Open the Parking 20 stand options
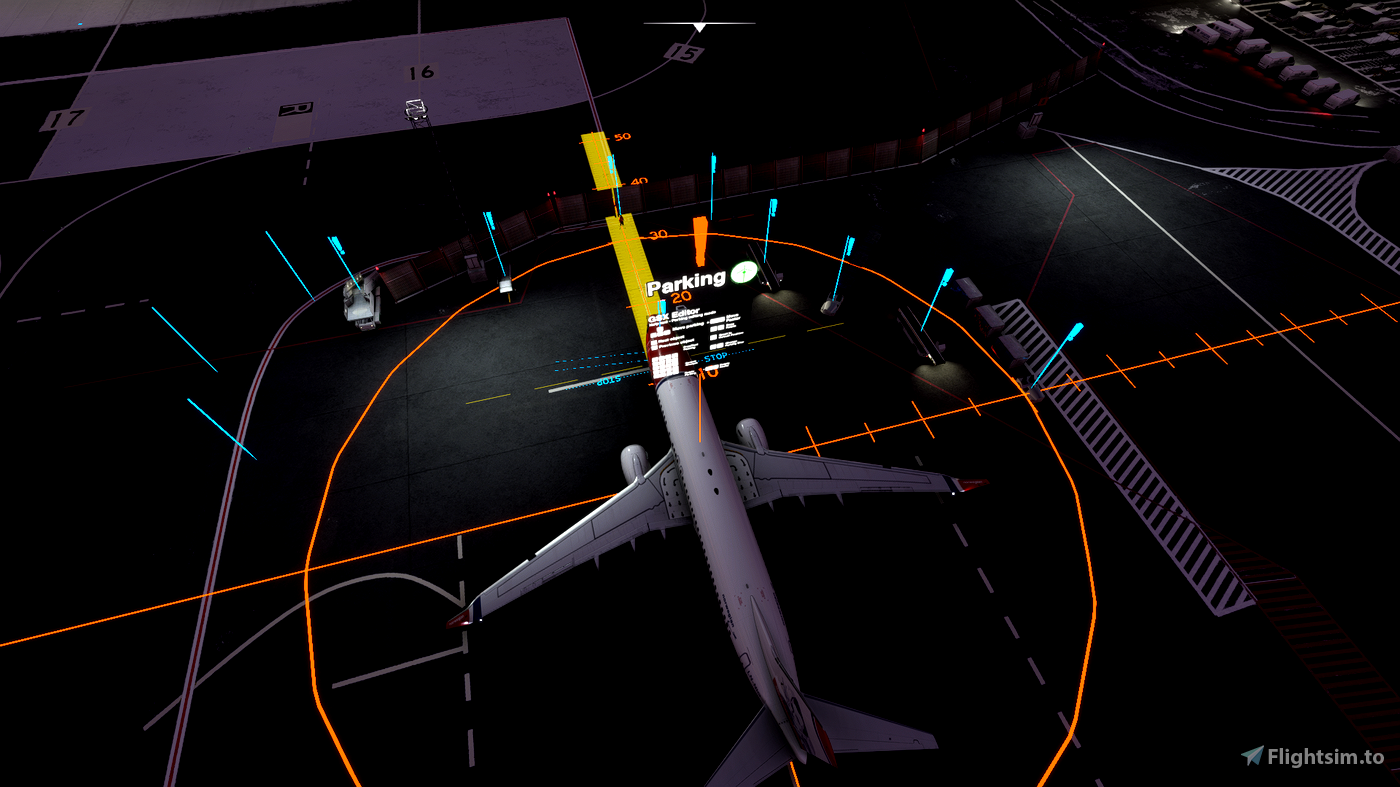Viewport: 1400px width, 787px height. point(681,295)
